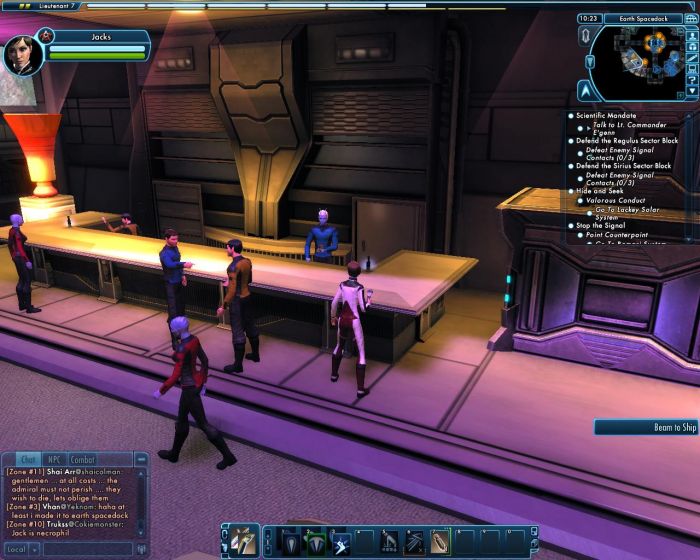This screenshot has height=560, width=700.
Task: Use the hypospray item in the hotbar
Action: click(440, 541)
